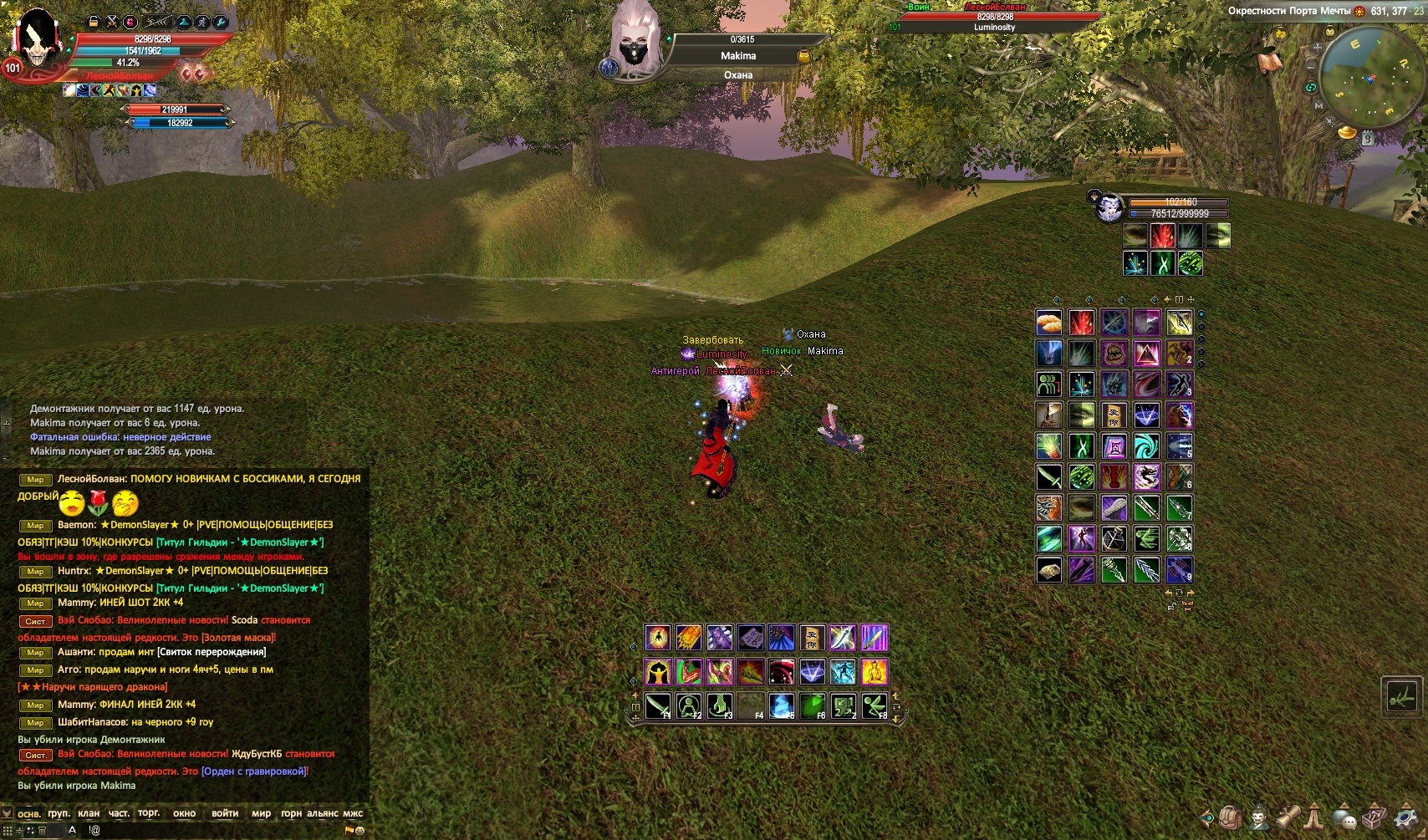
Task: Use the talisman scroll item in the hotbar
Action: point(812,638)
